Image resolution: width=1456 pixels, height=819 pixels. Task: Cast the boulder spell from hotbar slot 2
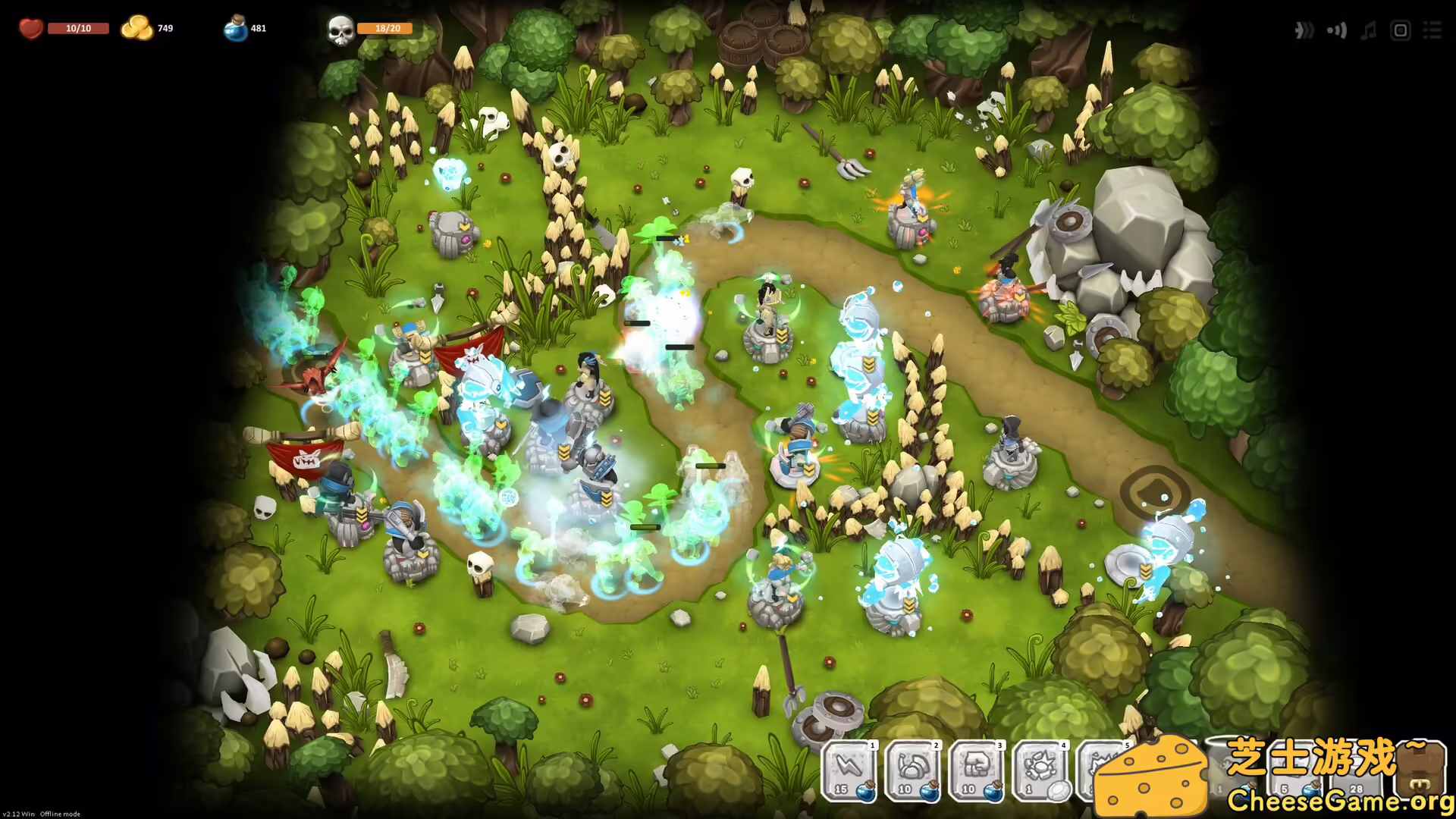click(910, 770)
